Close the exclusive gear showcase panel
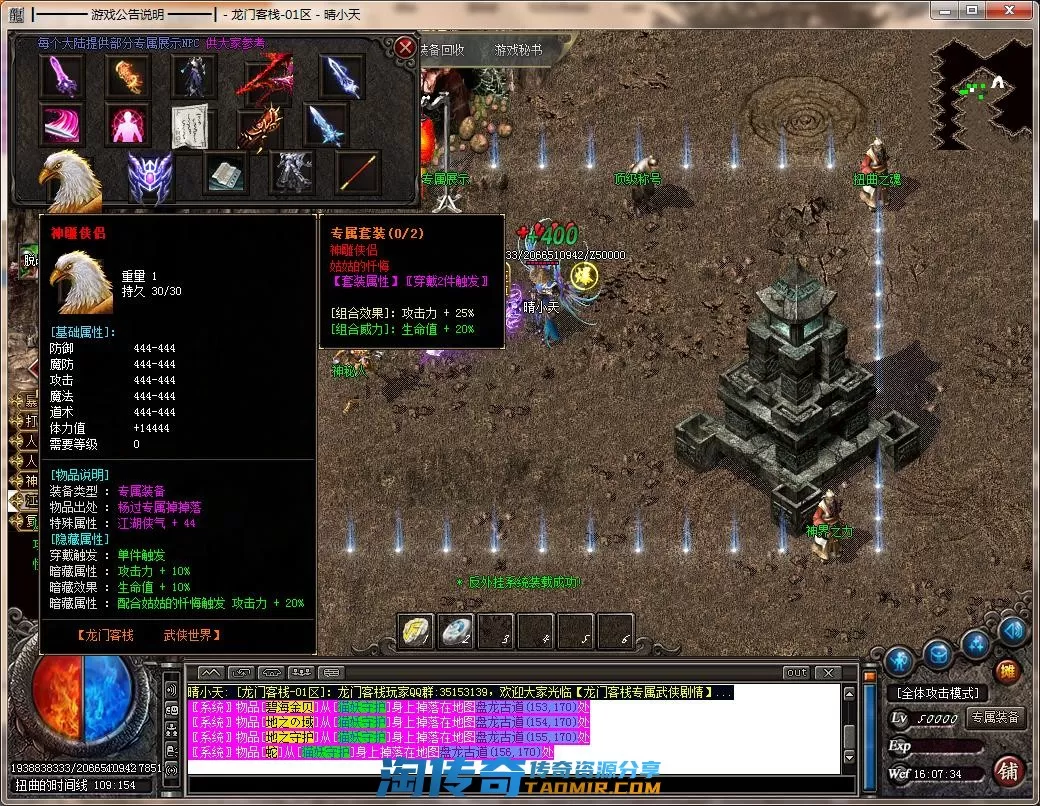This screenshot has width=1040, height=806. 404,47
